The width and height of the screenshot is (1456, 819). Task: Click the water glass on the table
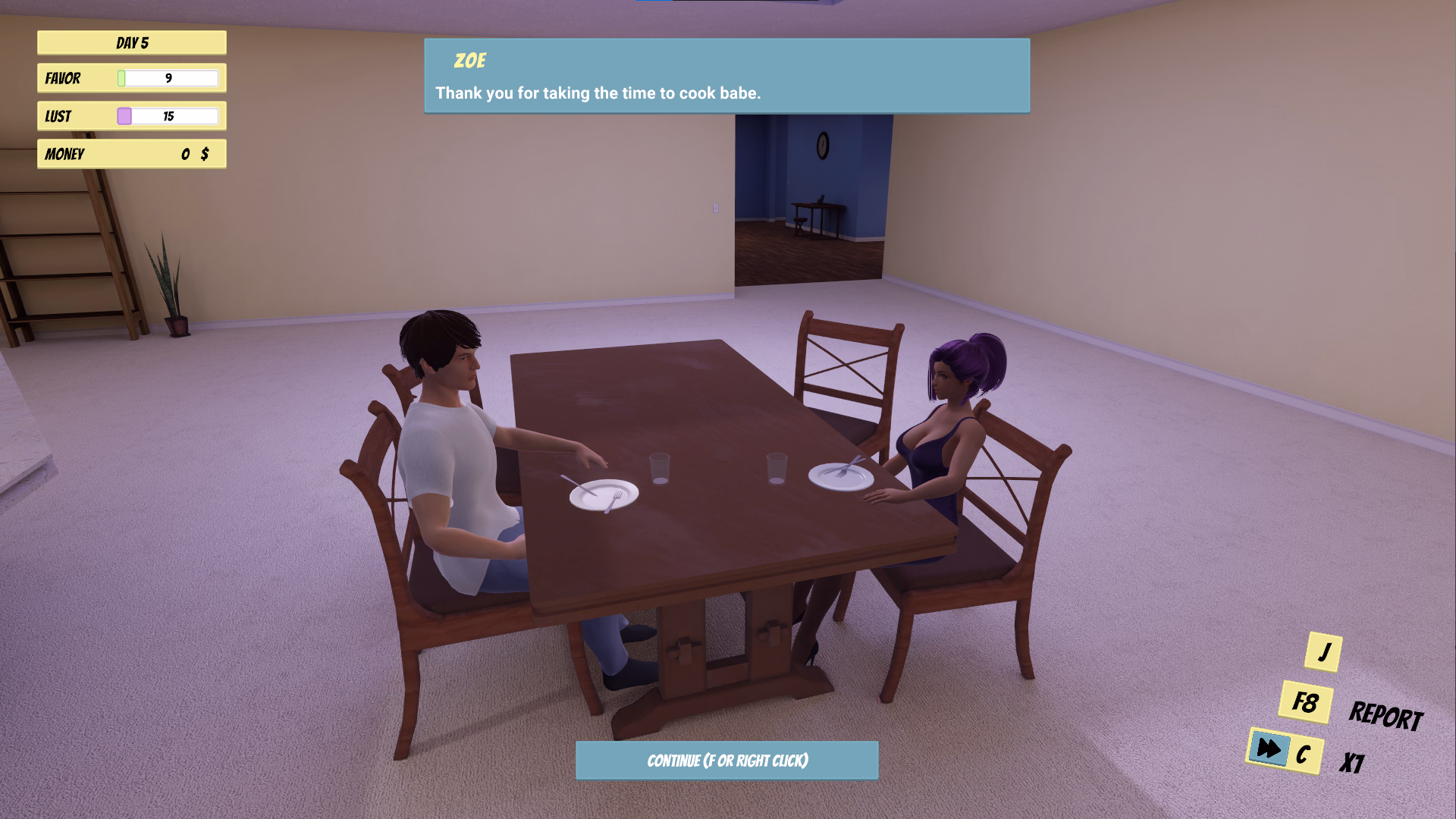659,468
